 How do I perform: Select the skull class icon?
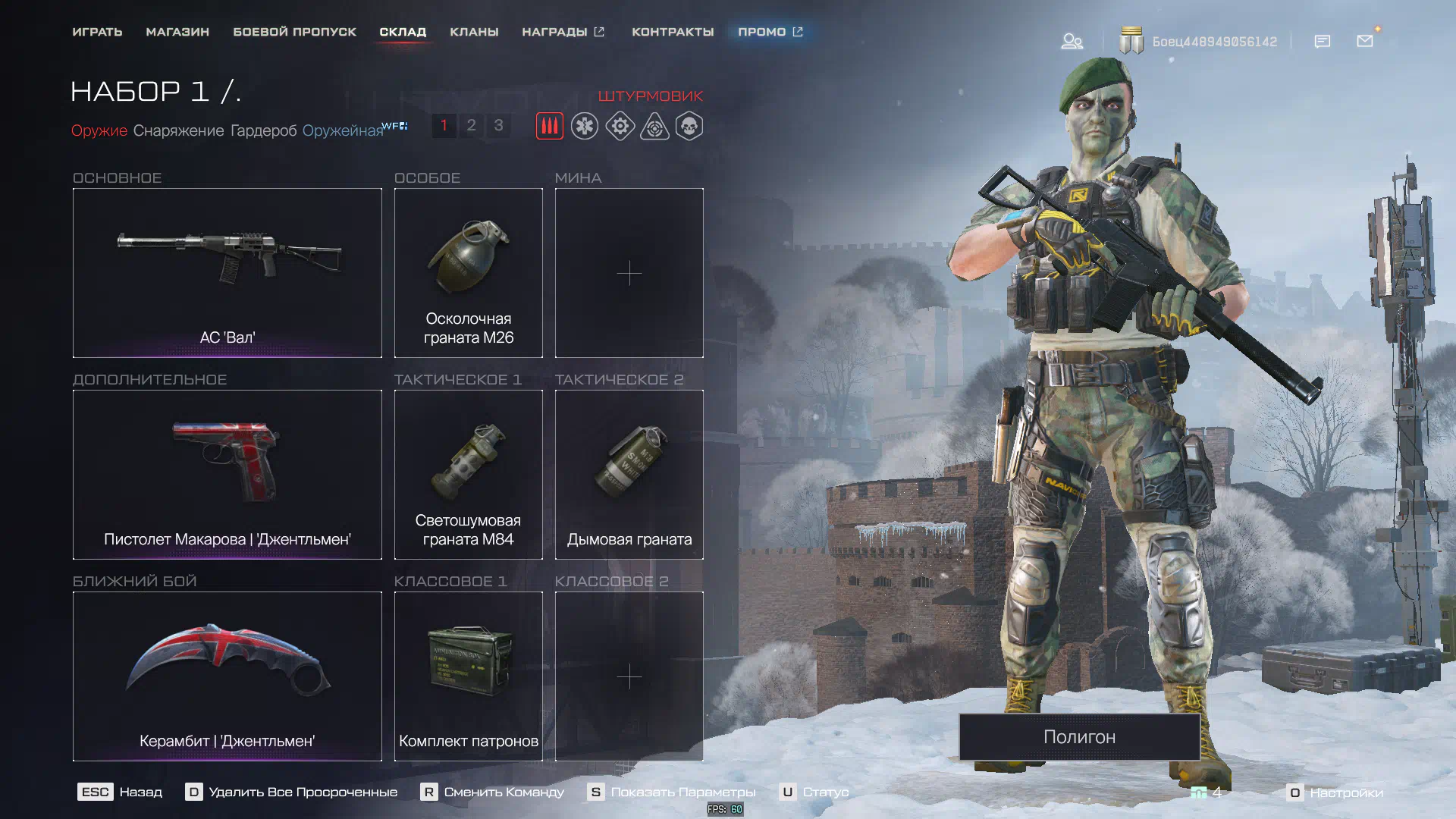click(x=689, y=126)
